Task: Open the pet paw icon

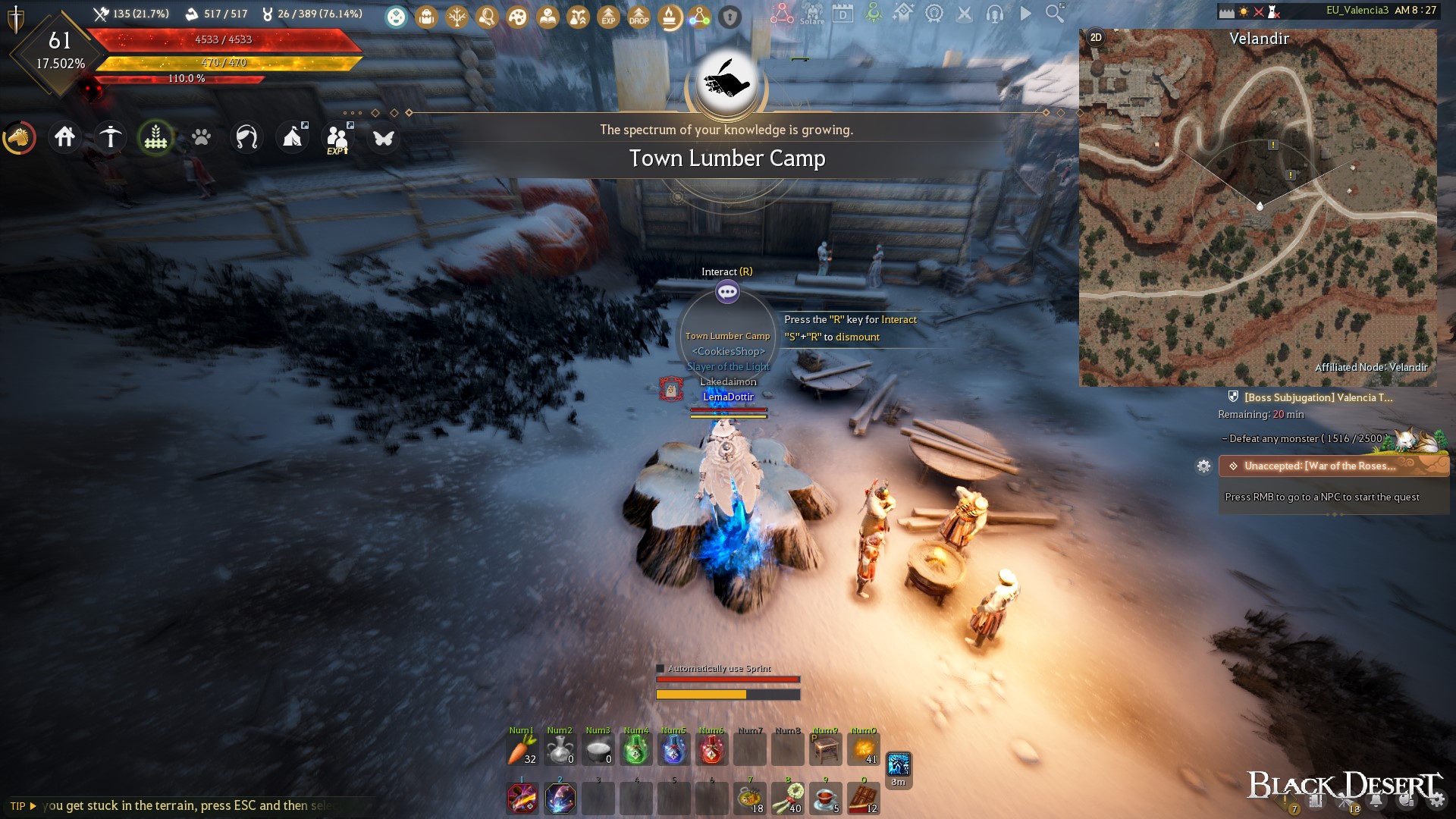Action: click(x=200, y=137)
